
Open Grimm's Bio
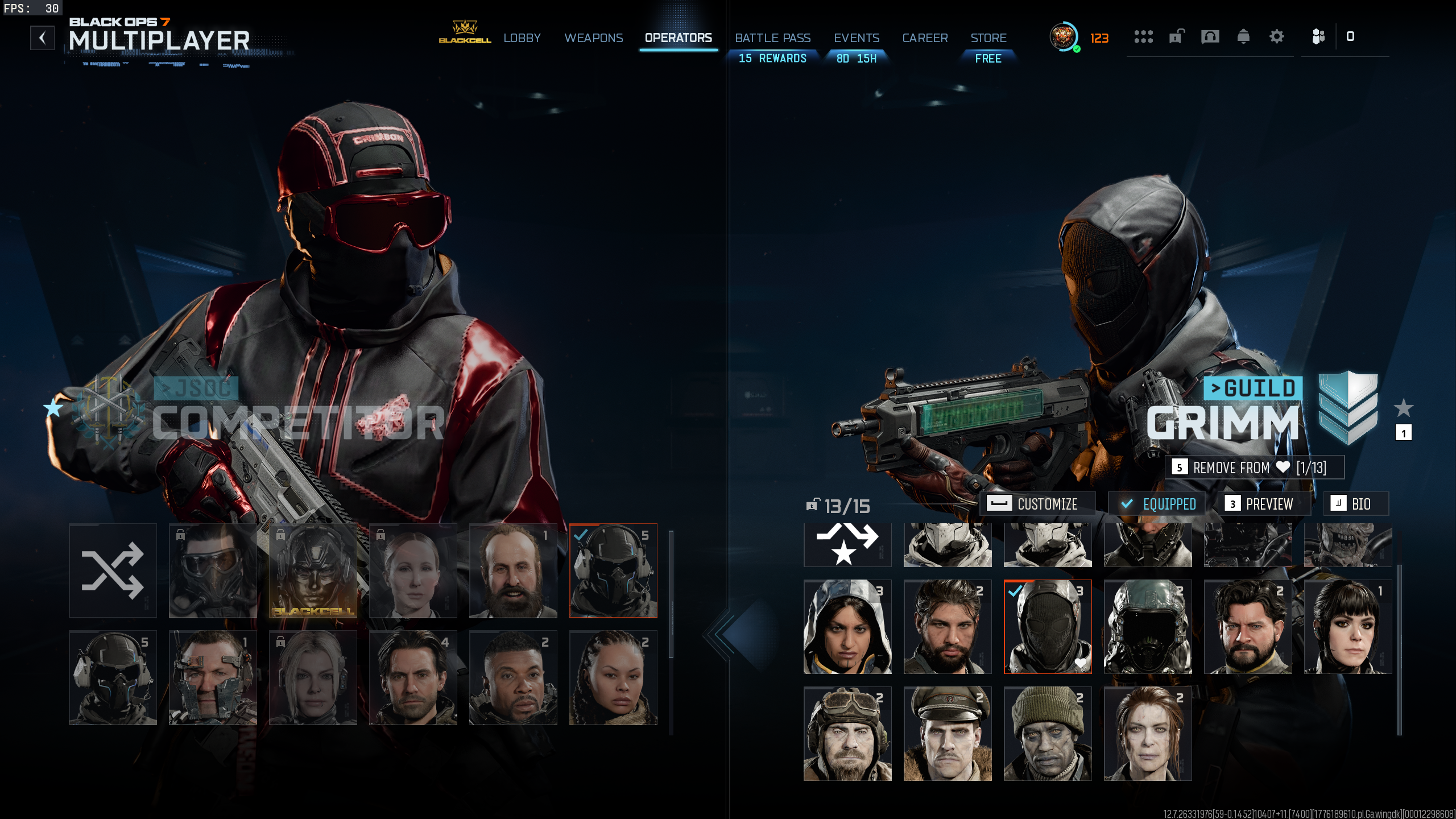(1355, 504)
